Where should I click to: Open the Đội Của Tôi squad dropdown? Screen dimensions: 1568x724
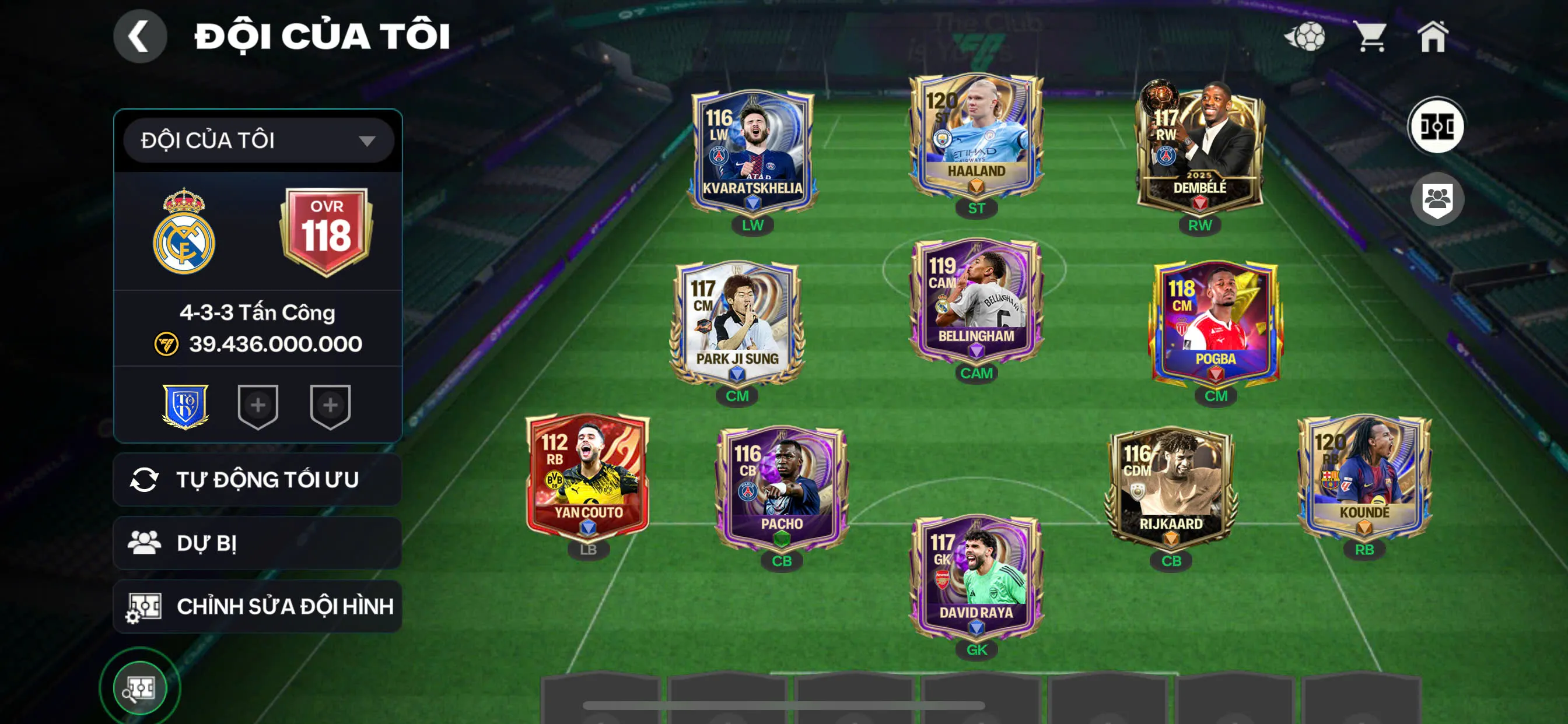[x=258, y=140]
